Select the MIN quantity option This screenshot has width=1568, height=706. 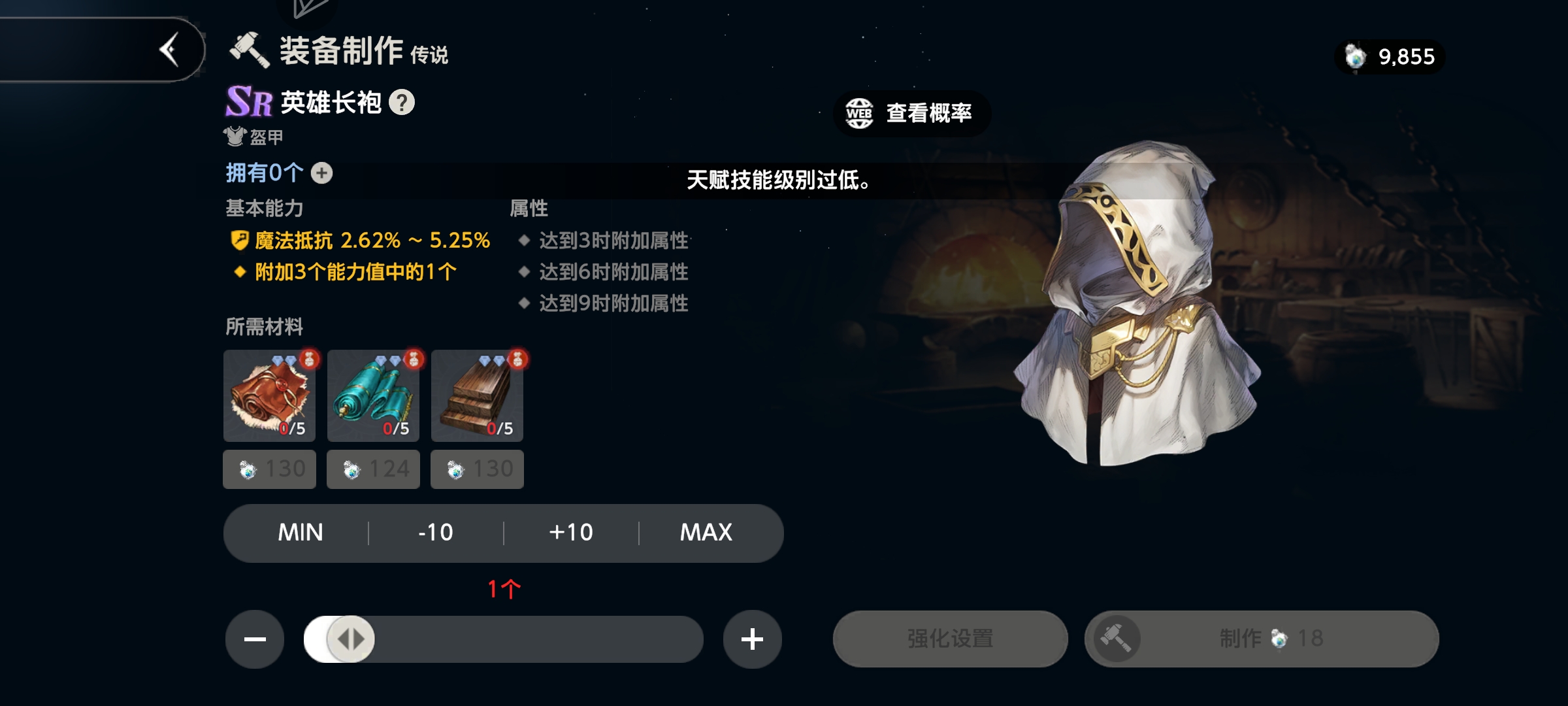[302, 533]
